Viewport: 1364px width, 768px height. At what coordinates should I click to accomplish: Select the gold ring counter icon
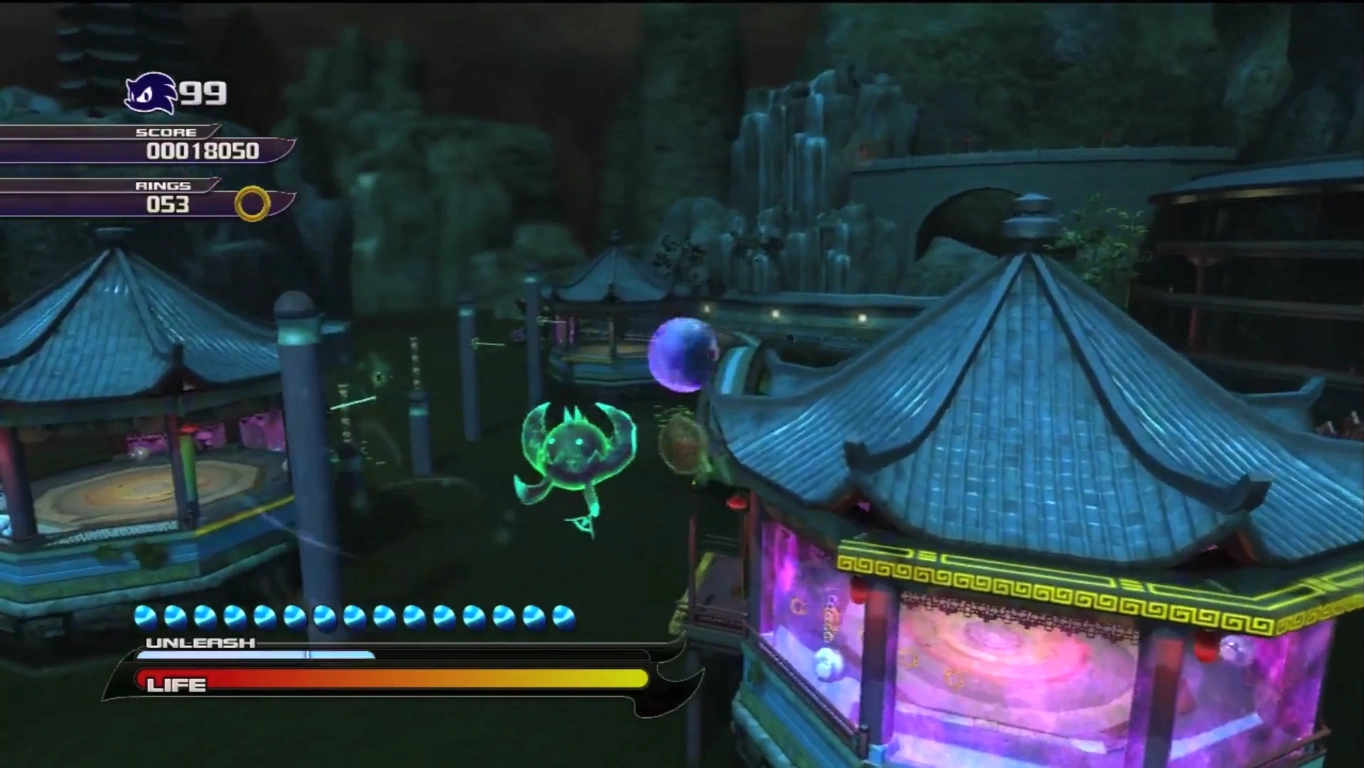(252, 203)
